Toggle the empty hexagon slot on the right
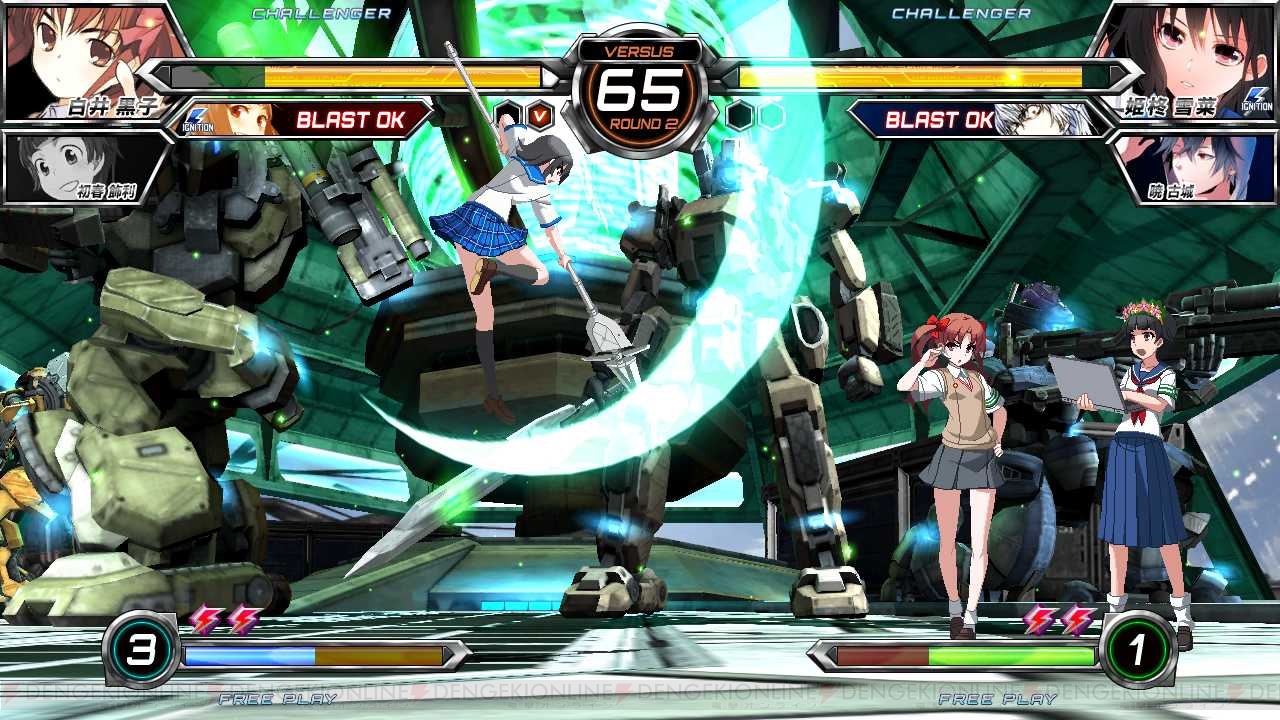The height and width of the screenshot is (720, 1280). tap(772, 113)
